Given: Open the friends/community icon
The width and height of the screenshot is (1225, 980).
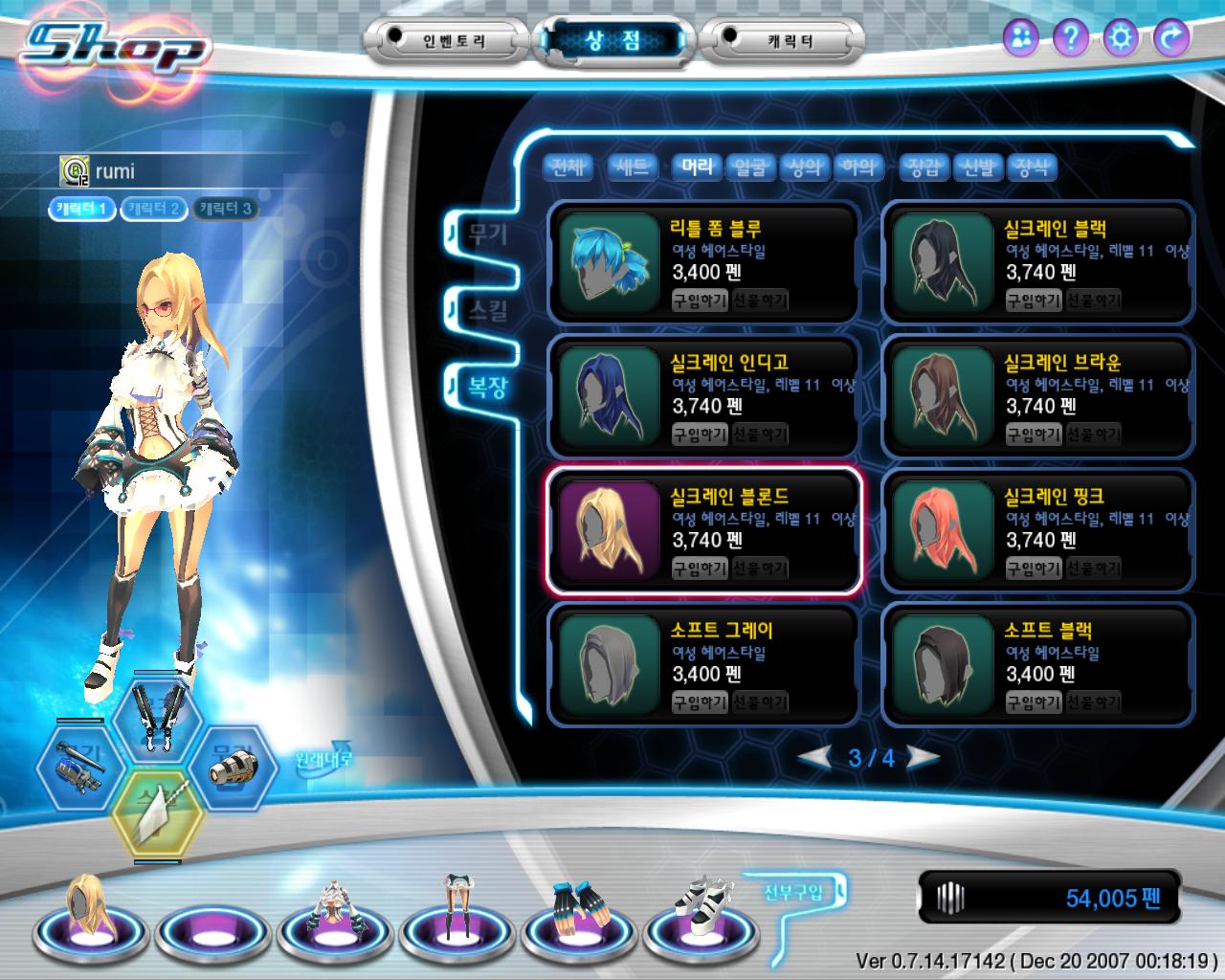Looking at the screenshot, I should 1021,38.
